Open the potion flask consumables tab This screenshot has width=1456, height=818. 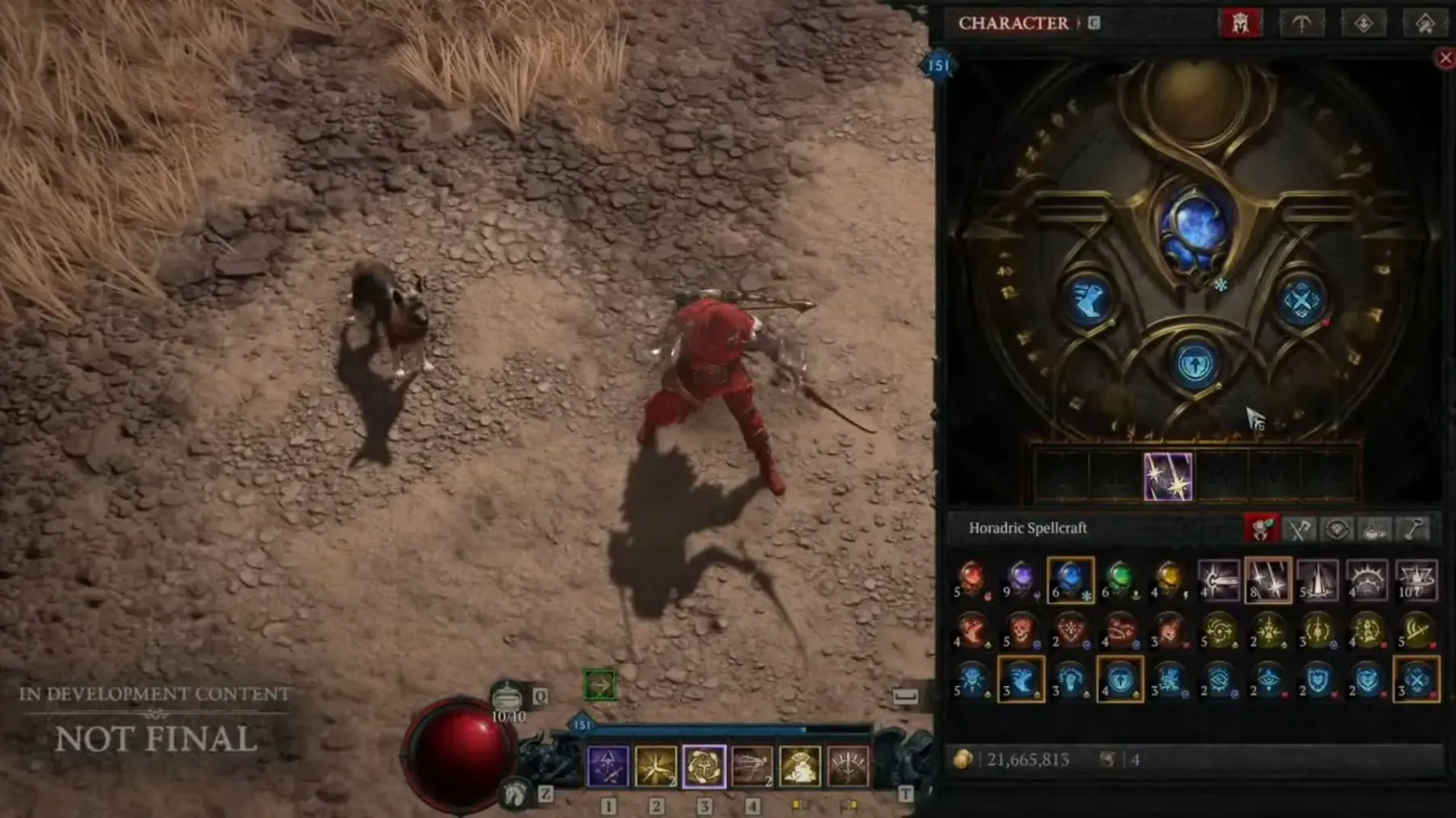tap(1375, 529)
